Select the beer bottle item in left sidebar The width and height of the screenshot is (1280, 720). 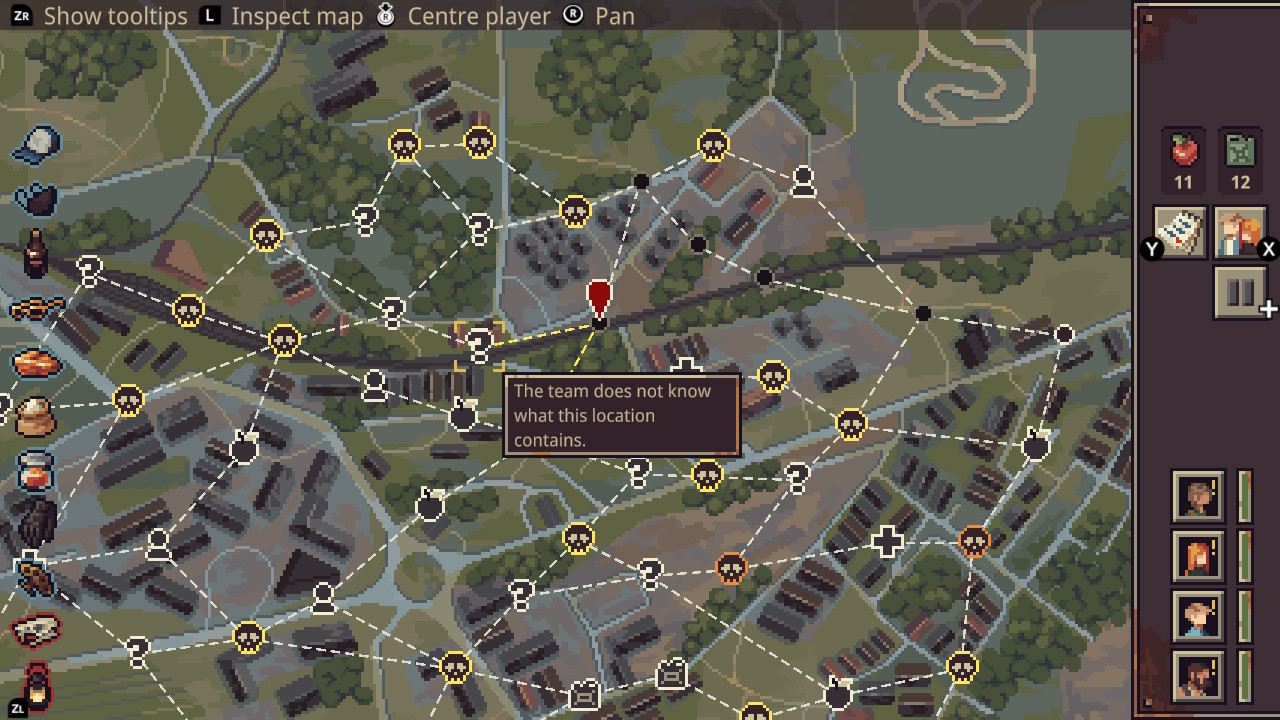click(35, 255)
